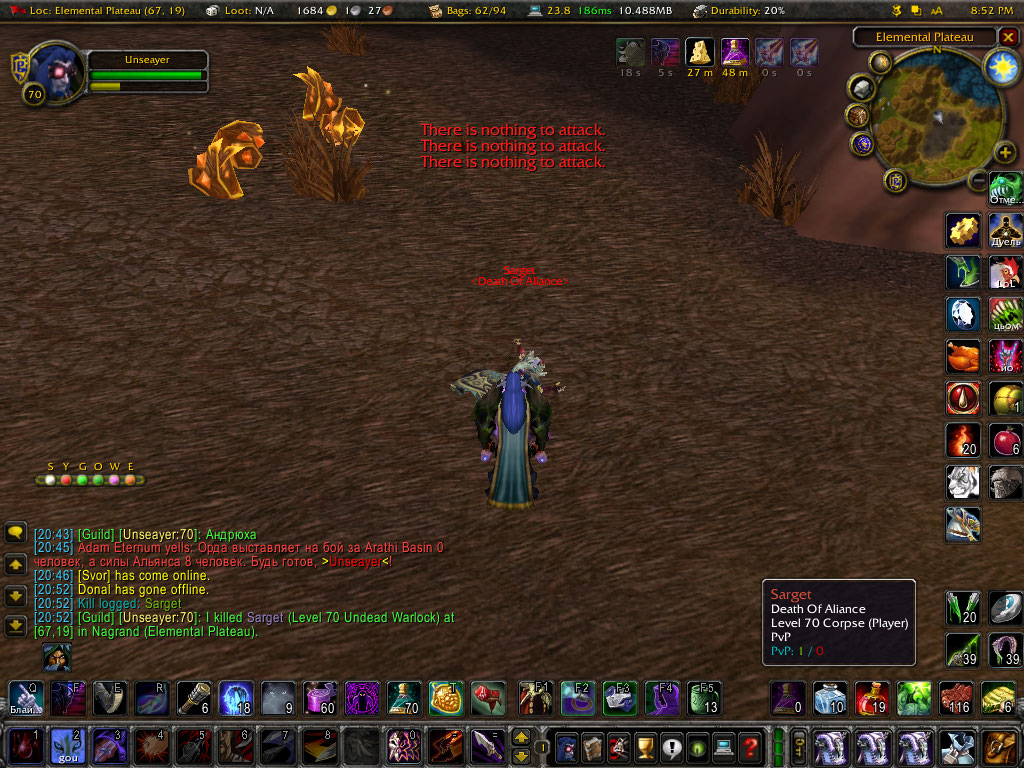This screenshot has height=768, width=1024.
Task: Zoom out the minimap with the minus button
Action: (978, 179)
